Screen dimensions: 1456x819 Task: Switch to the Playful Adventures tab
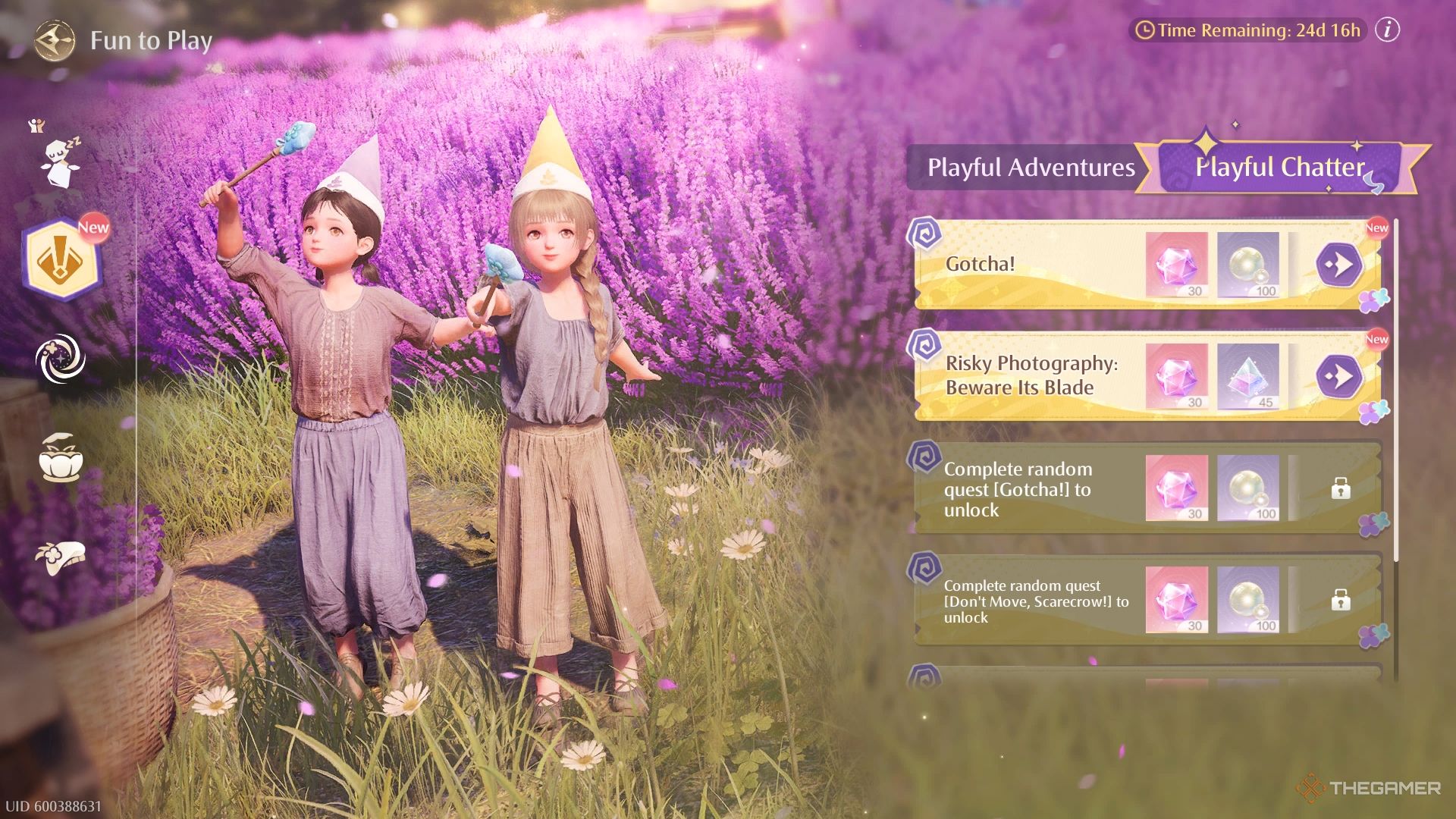pyautogui.click(x=1031, y=168)
